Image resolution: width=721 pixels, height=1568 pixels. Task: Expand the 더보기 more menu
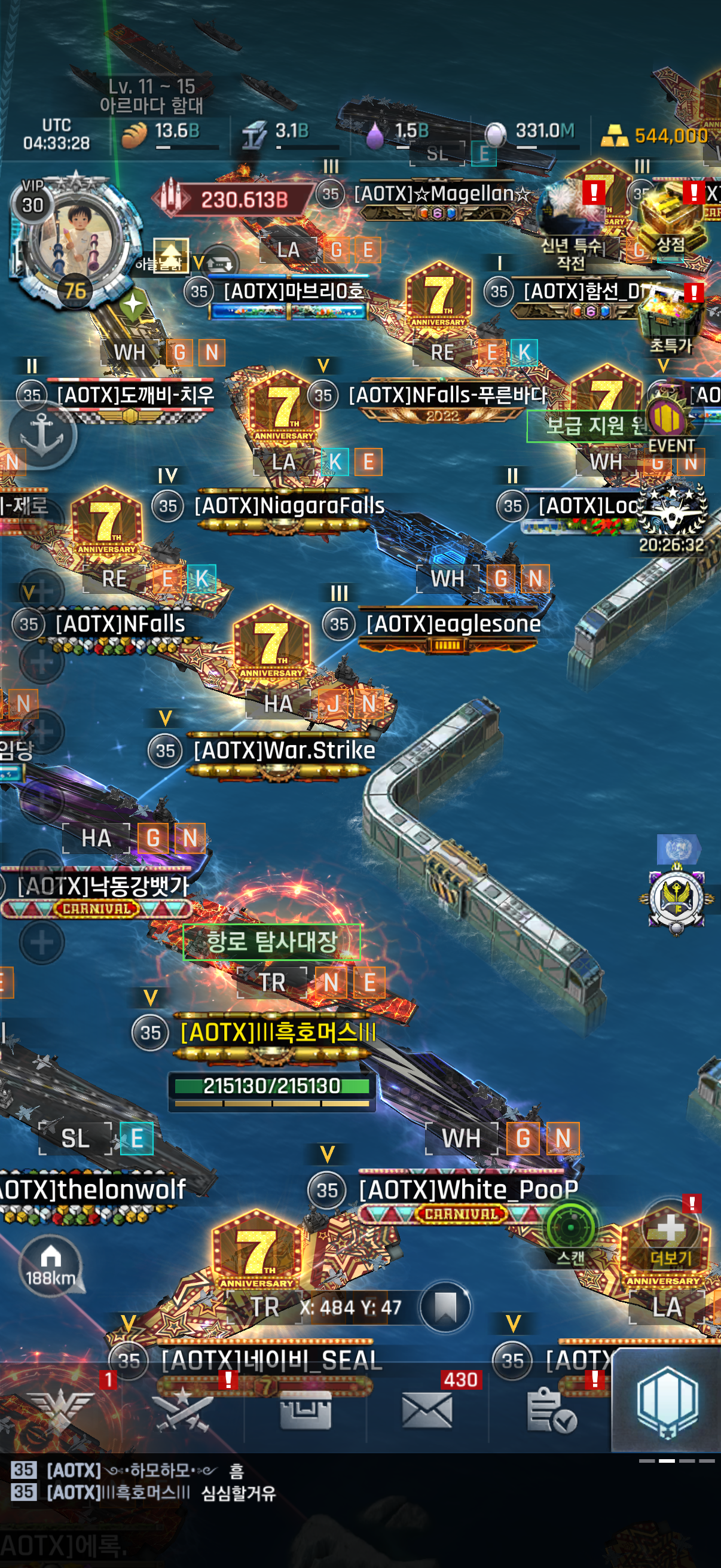[670, 1236]
